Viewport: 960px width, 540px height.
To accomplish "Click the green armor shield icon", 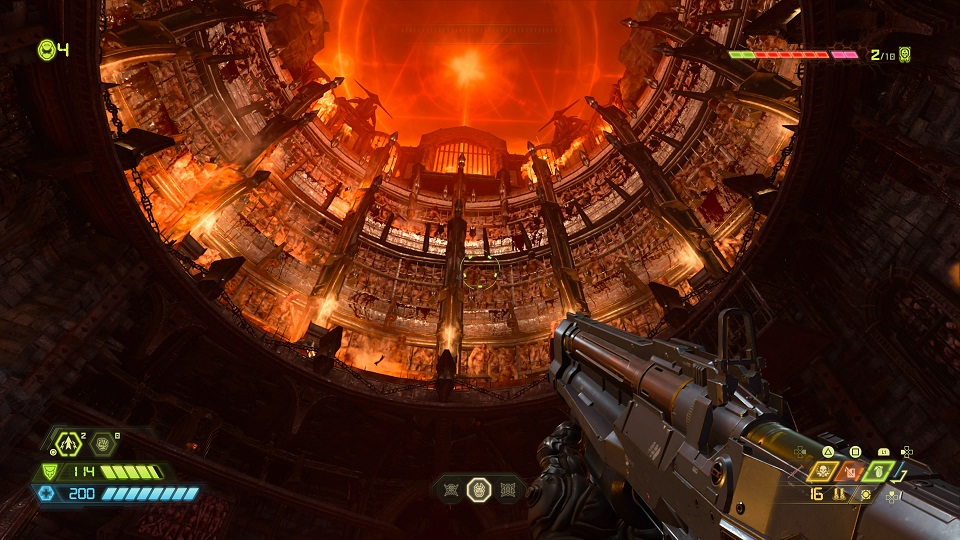I will click(48, 472).
